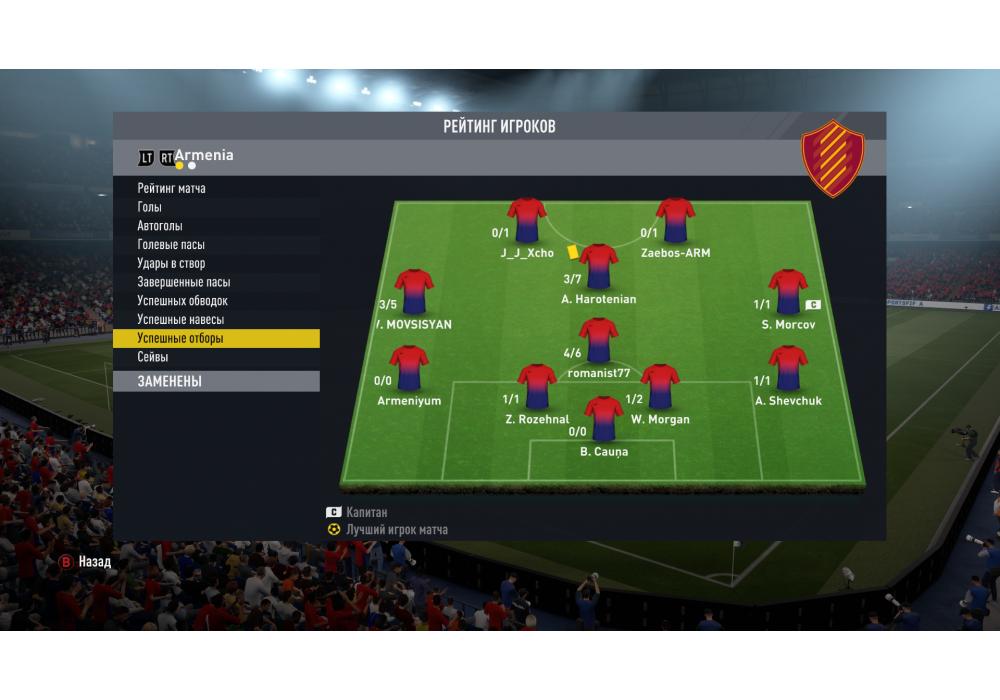Viewport: 1000px width, 700px height.
Task: Show Успешные навесы statistic
Action: click(181, 320)
